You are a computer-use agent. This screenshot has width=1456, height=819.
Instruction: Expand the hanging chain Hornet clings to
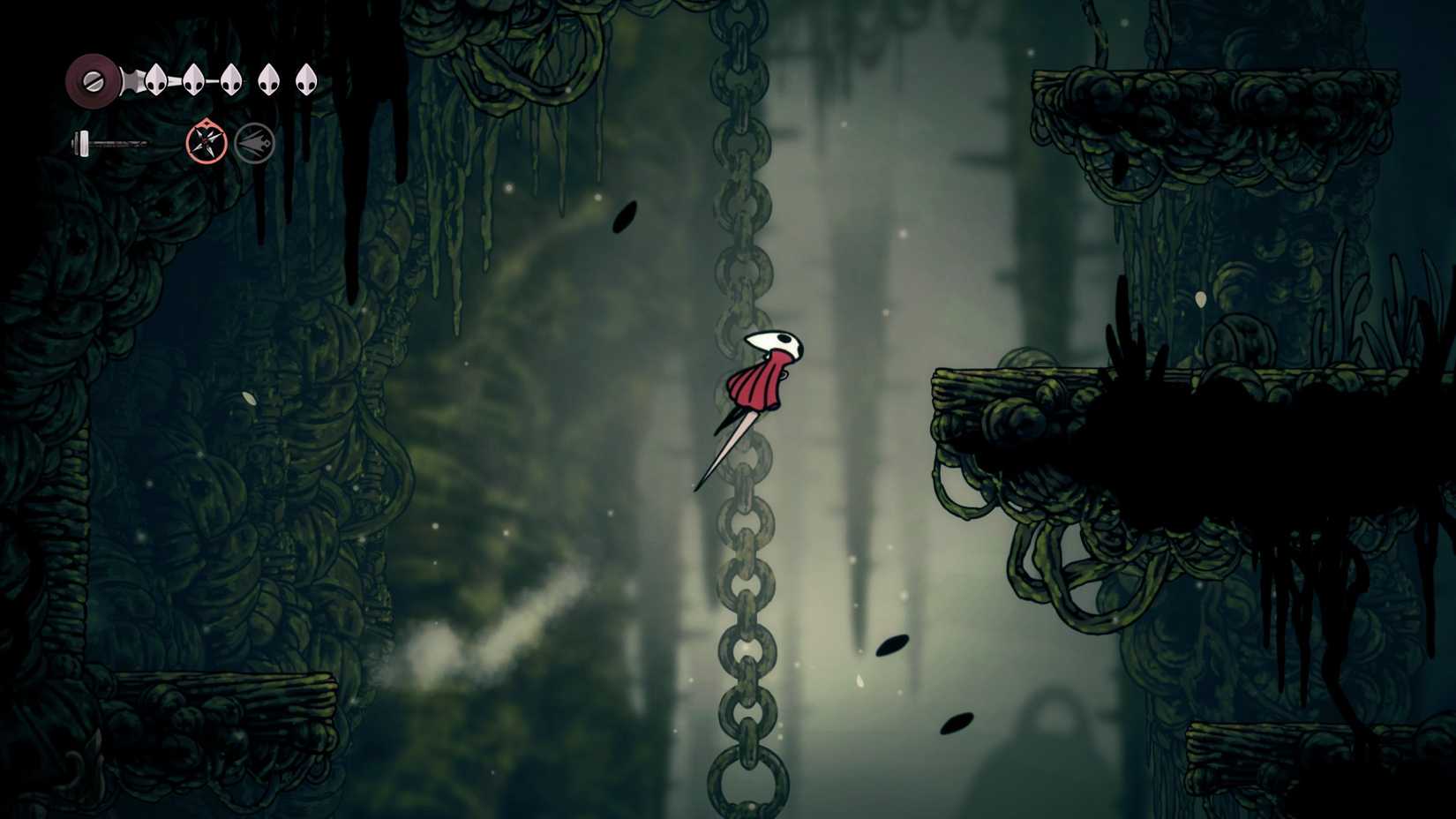(x=741, y=265)
